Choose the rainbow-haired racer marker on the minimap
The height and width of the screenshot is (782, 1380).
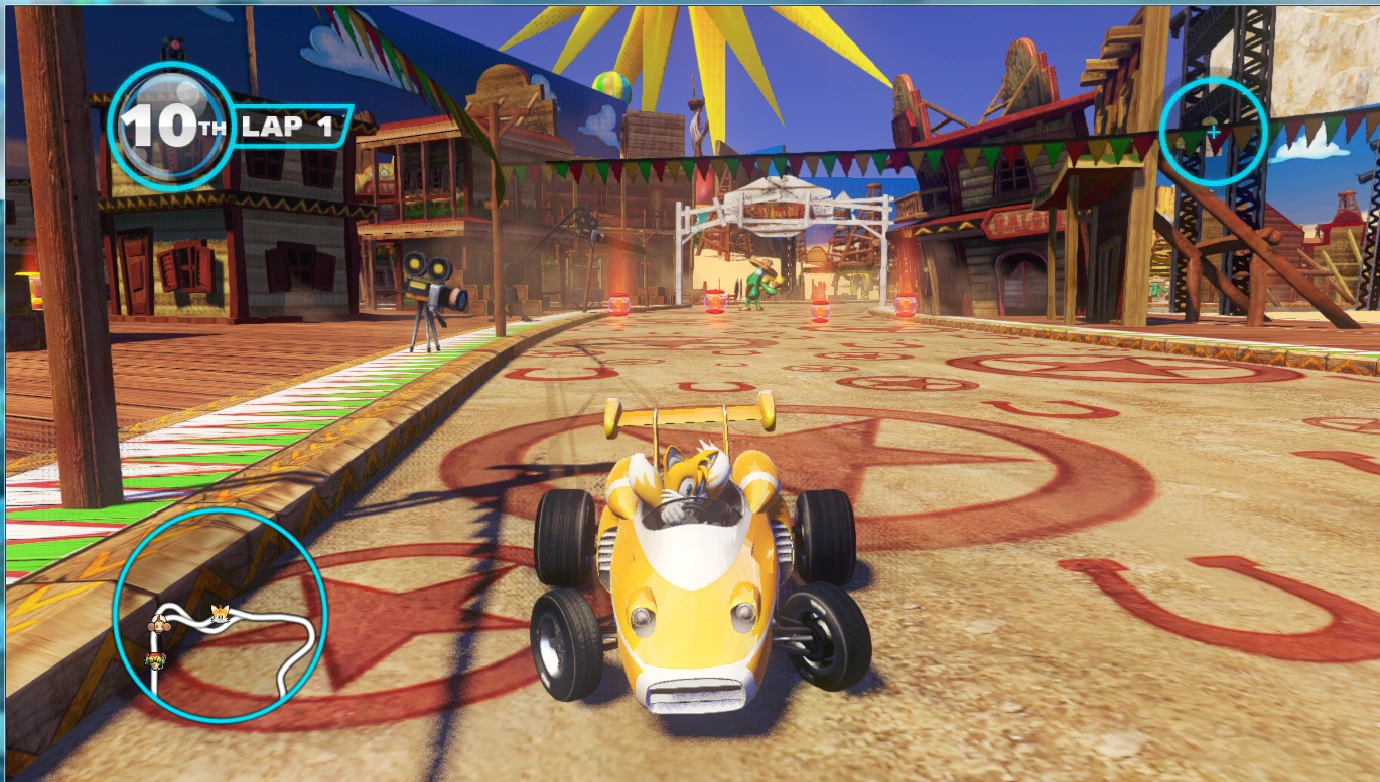154,660
